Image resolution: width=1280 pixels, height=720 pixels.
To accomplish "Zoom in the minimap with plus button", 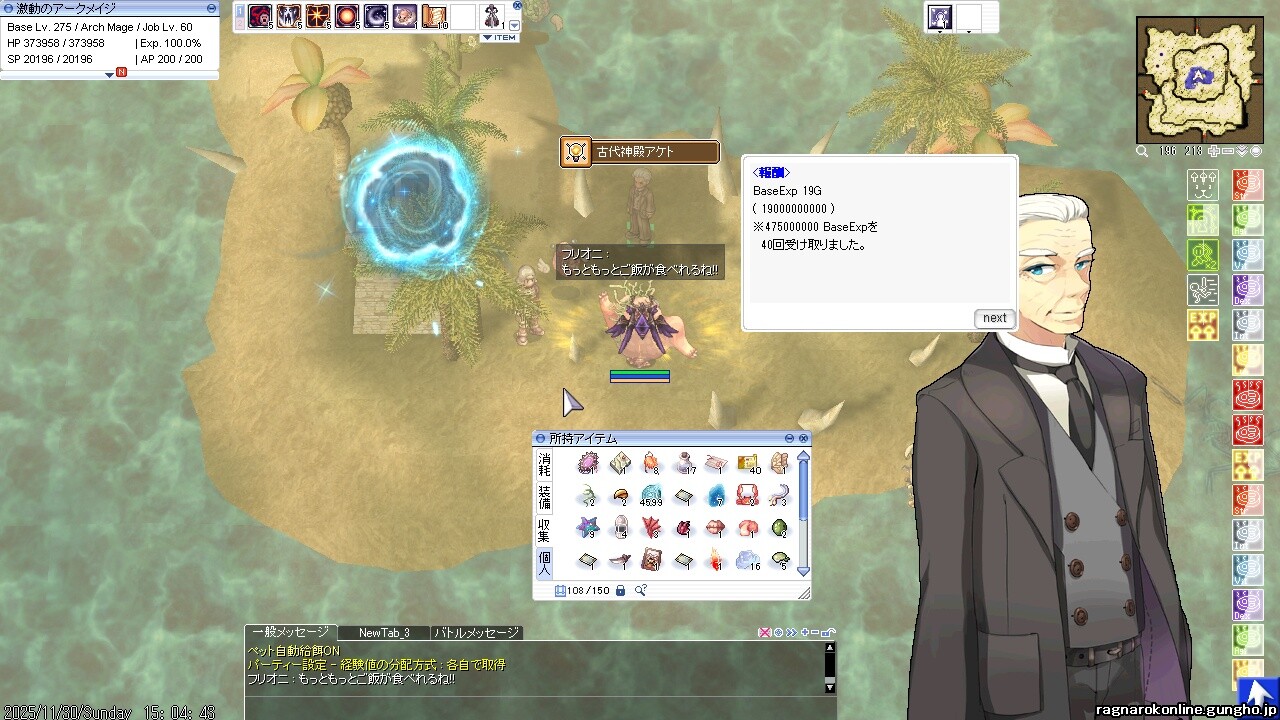I will pos(1214,152).
